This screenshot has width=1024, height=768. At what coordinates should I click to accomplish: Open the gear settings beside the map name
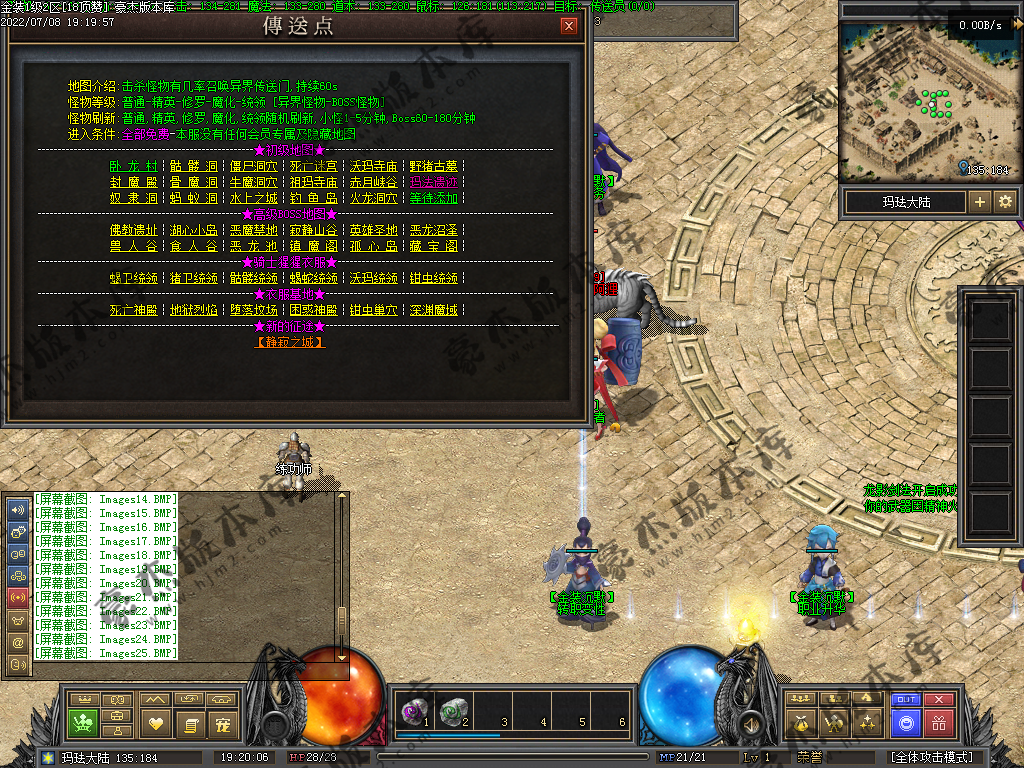(x=1005, y=202)
